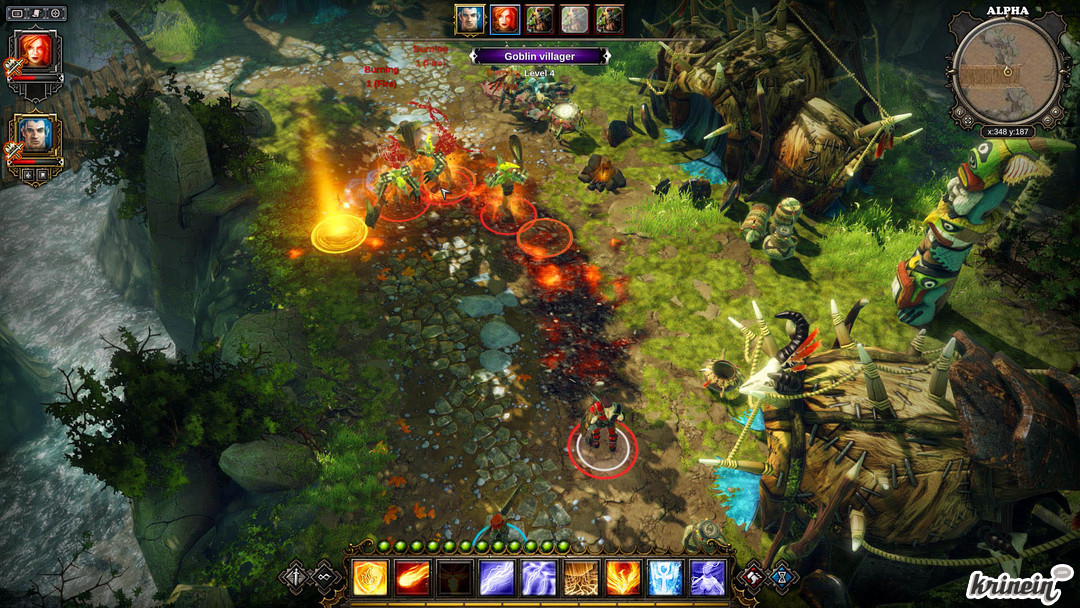Use the blue spirit figure ability
This screenshot has height=608, width=1080.
pyautogui.click(x=707, y=577)
